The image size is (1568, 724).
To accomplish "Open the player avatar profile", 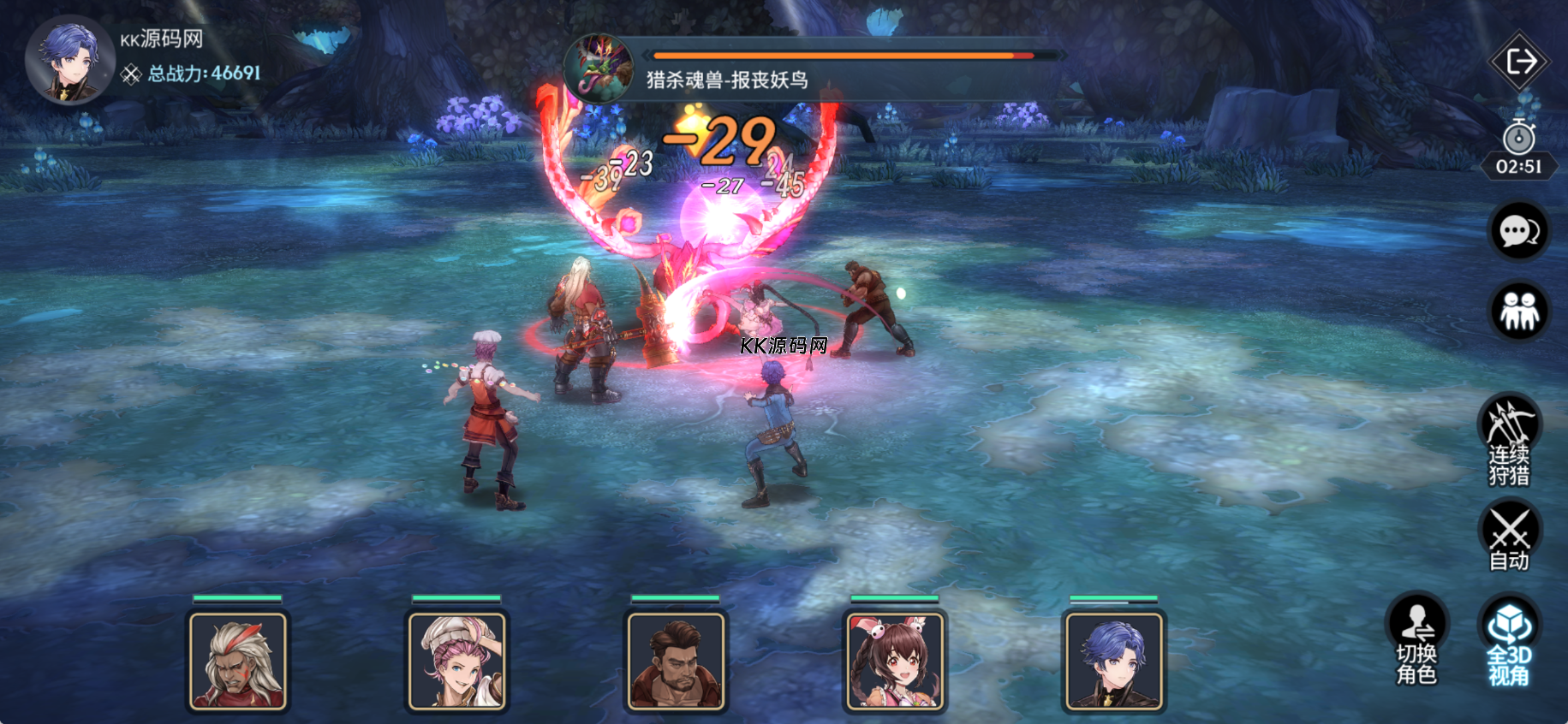I will pos(70,60).
